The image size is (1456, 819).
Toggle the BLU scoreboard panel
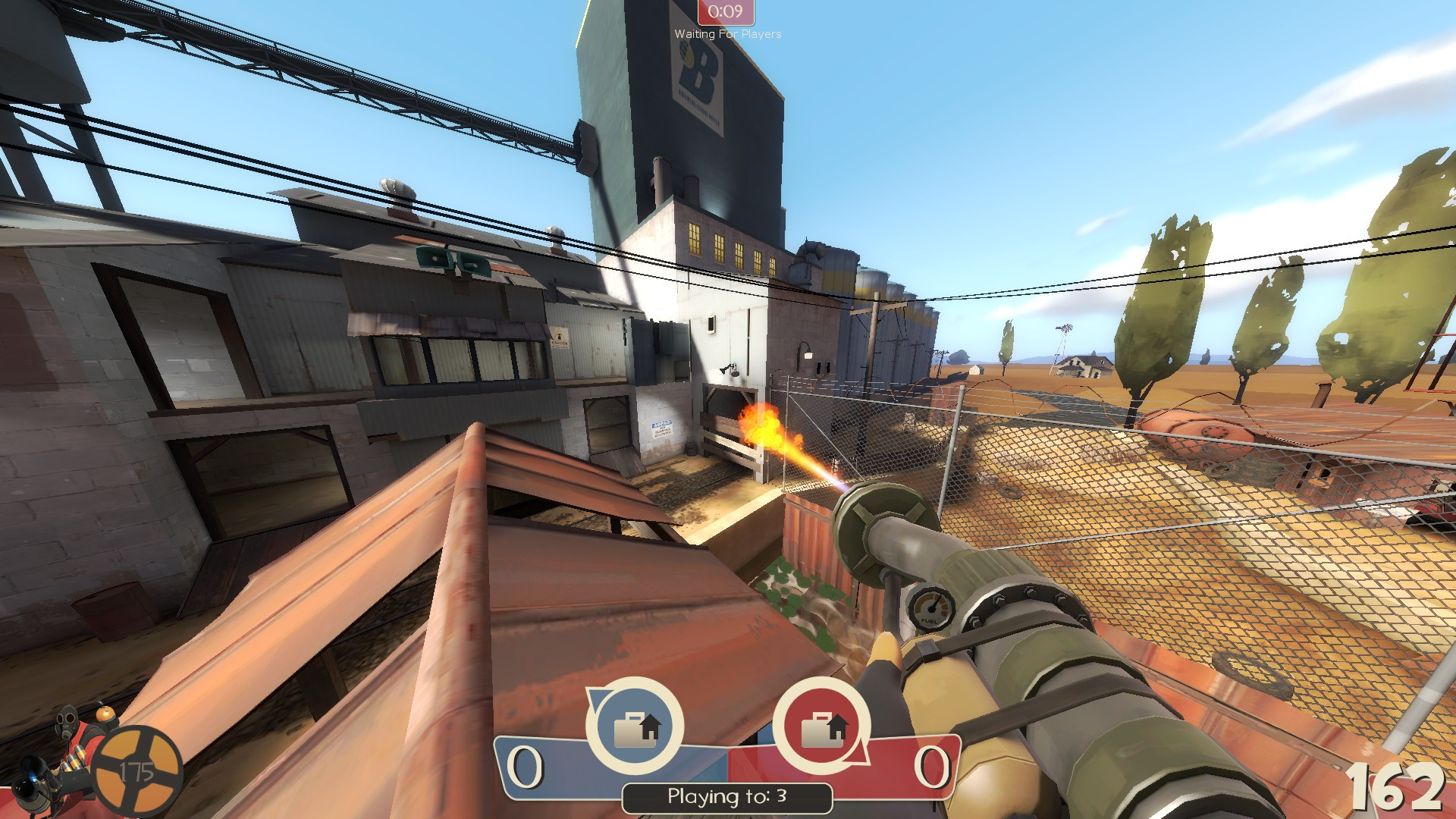pyautogui.click(x=554, y=766)
